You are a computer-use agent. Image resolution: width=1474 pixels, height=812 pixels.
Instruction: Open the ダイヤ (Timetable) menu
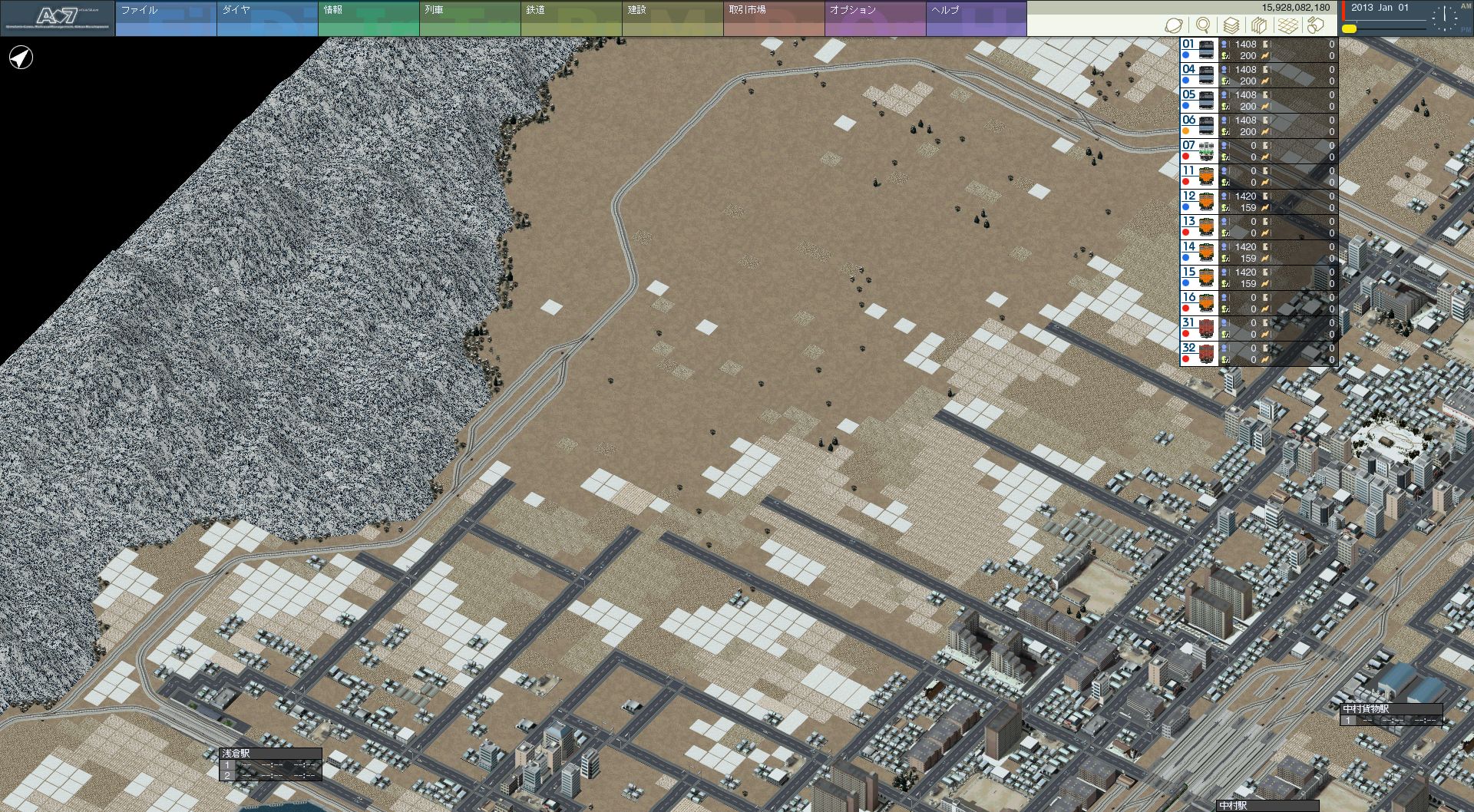click(266, 18)
